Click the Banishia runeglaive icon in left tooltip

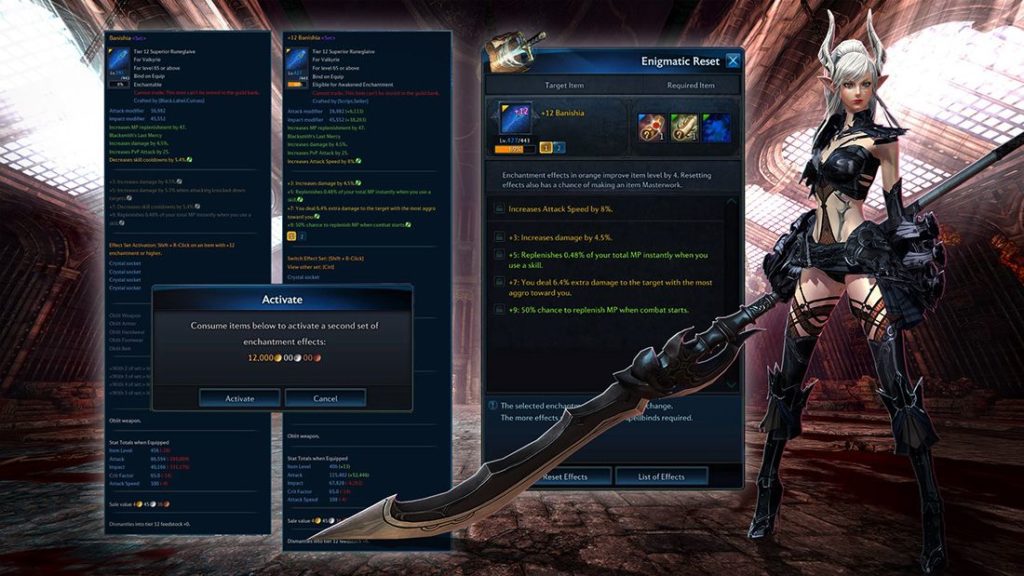(119, 63)
